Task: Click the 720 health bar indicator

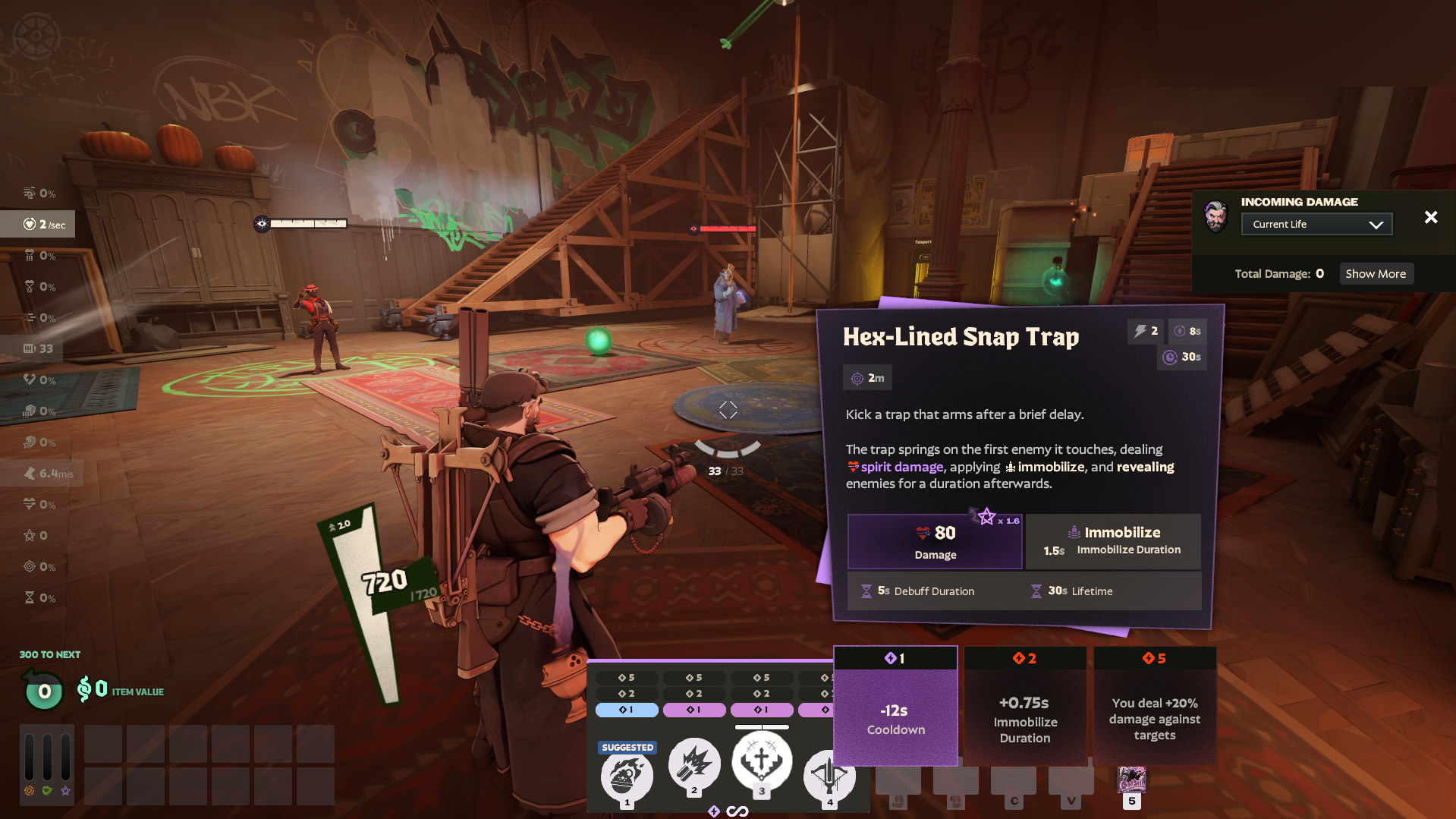Action: click(x=383, y=581)
